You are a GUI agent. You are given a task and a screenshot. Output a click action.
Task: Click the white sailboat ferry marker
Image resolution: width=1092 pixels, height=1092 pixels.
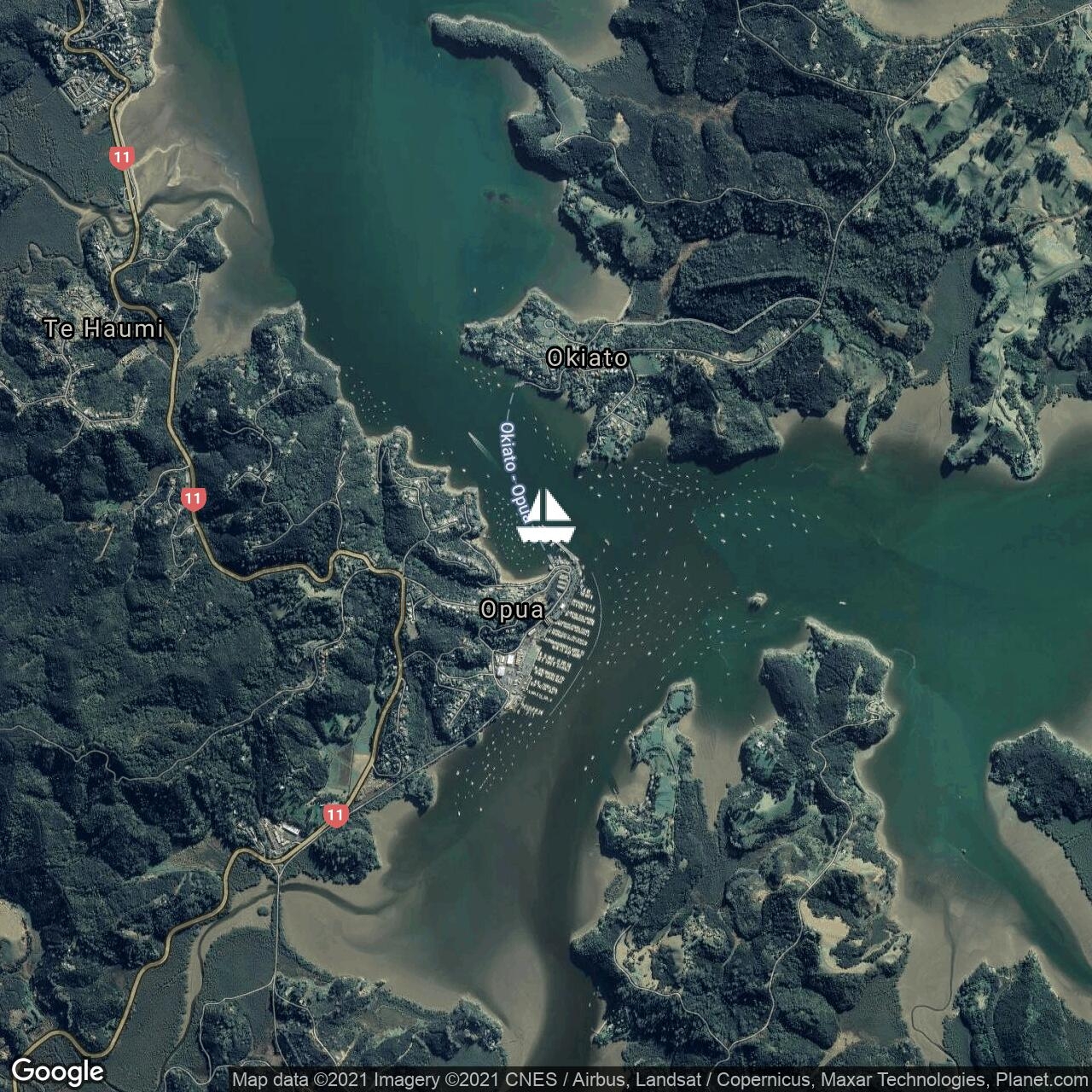pos(546,516)
